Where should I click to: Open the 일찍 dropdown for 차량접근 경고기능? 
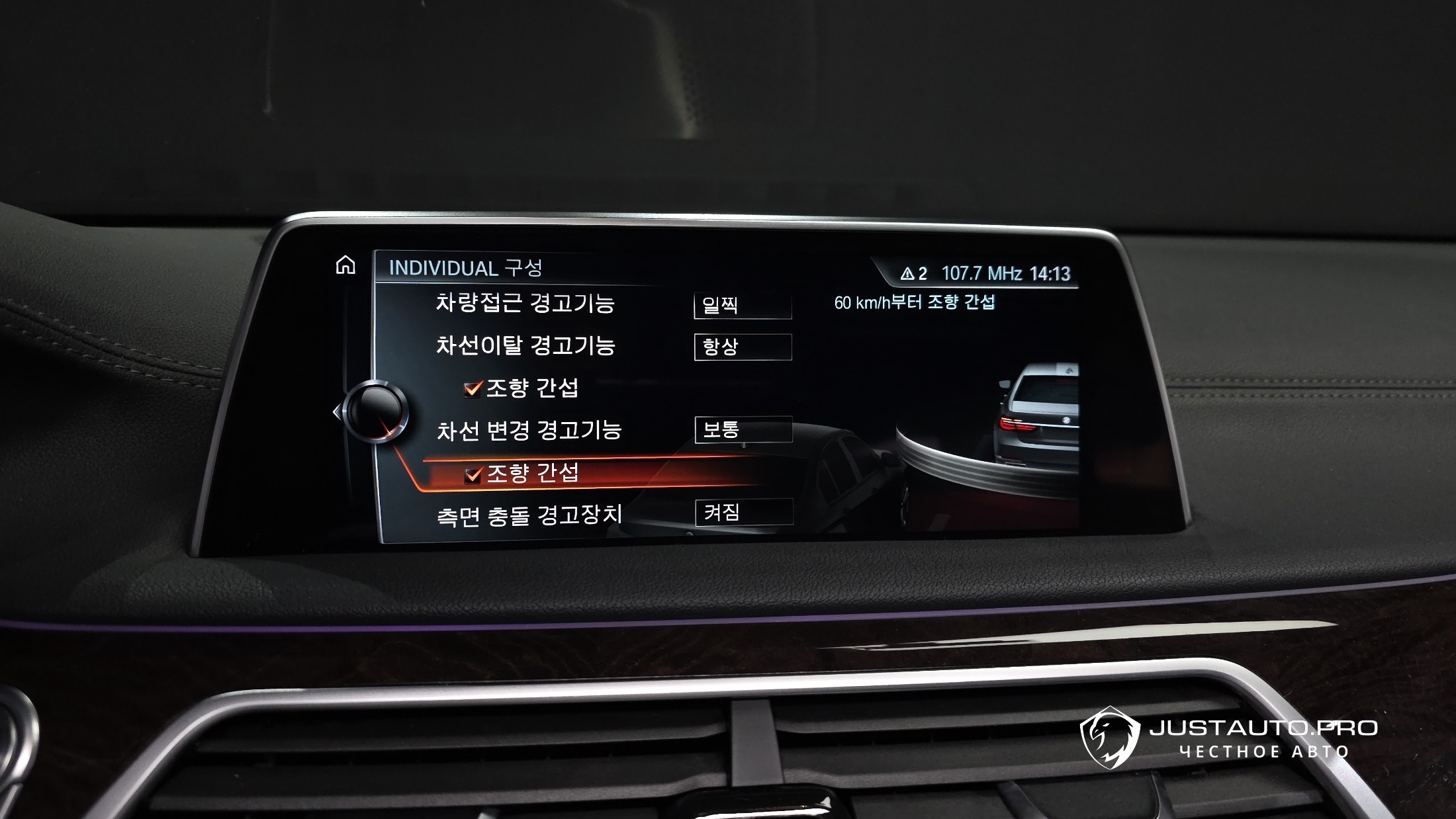(743, 306)
